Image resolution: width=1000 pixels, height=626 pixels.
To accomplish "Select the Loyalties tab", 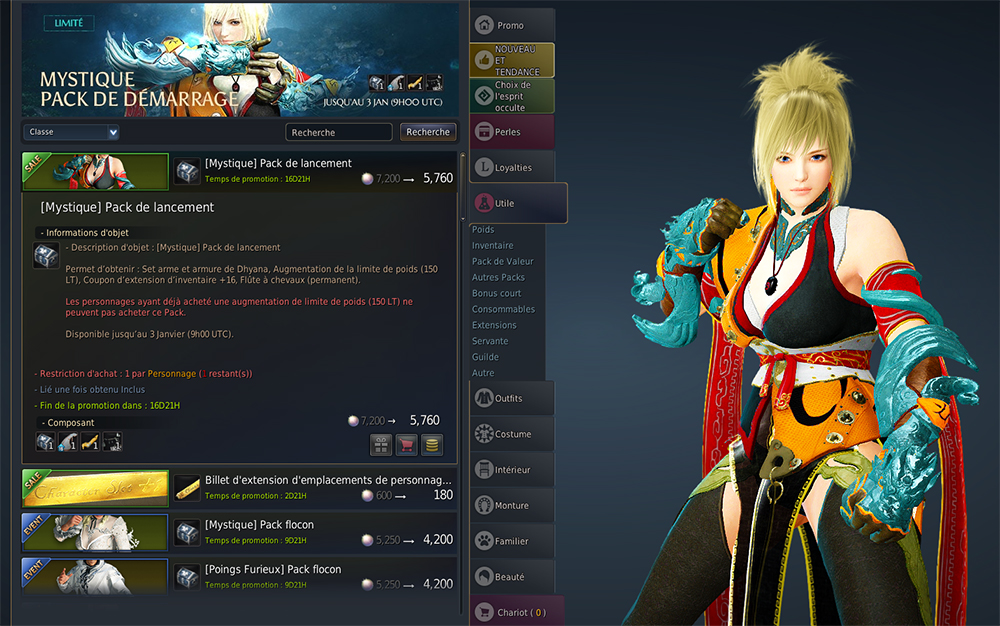I will pos(512,167).
